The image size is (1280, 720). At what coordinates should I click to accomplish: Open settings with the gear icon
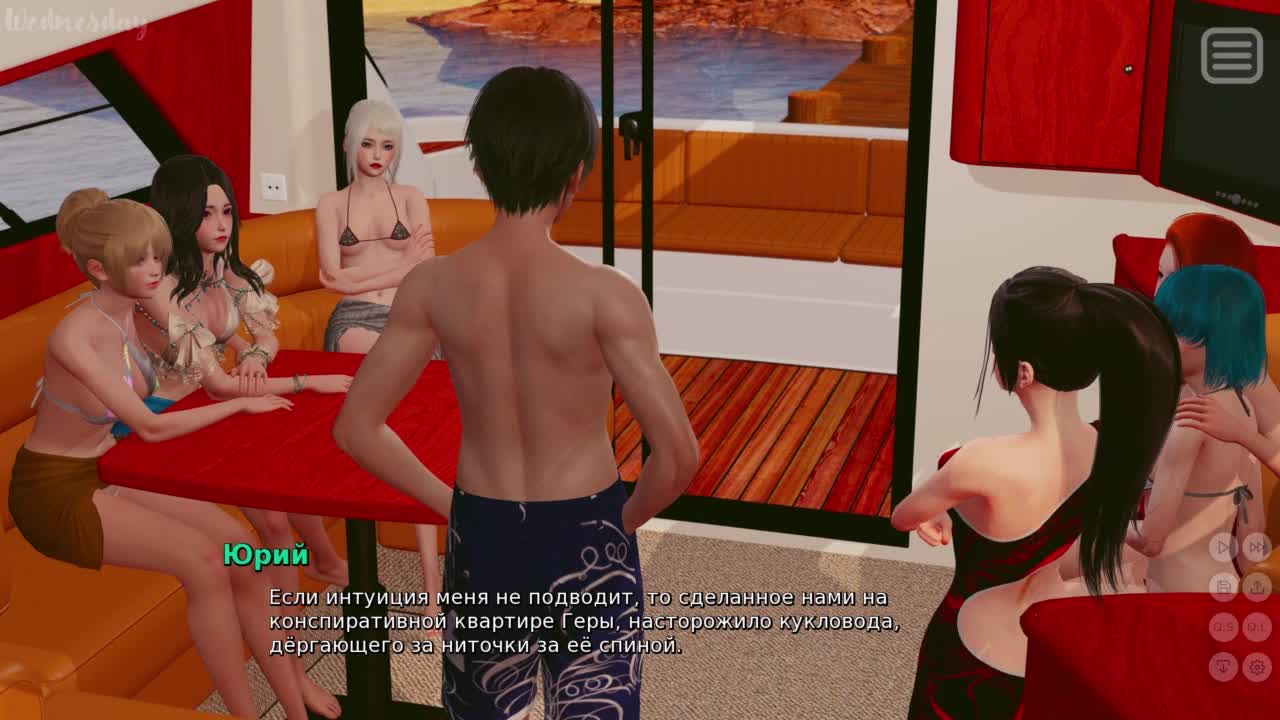click(1257, 666)
